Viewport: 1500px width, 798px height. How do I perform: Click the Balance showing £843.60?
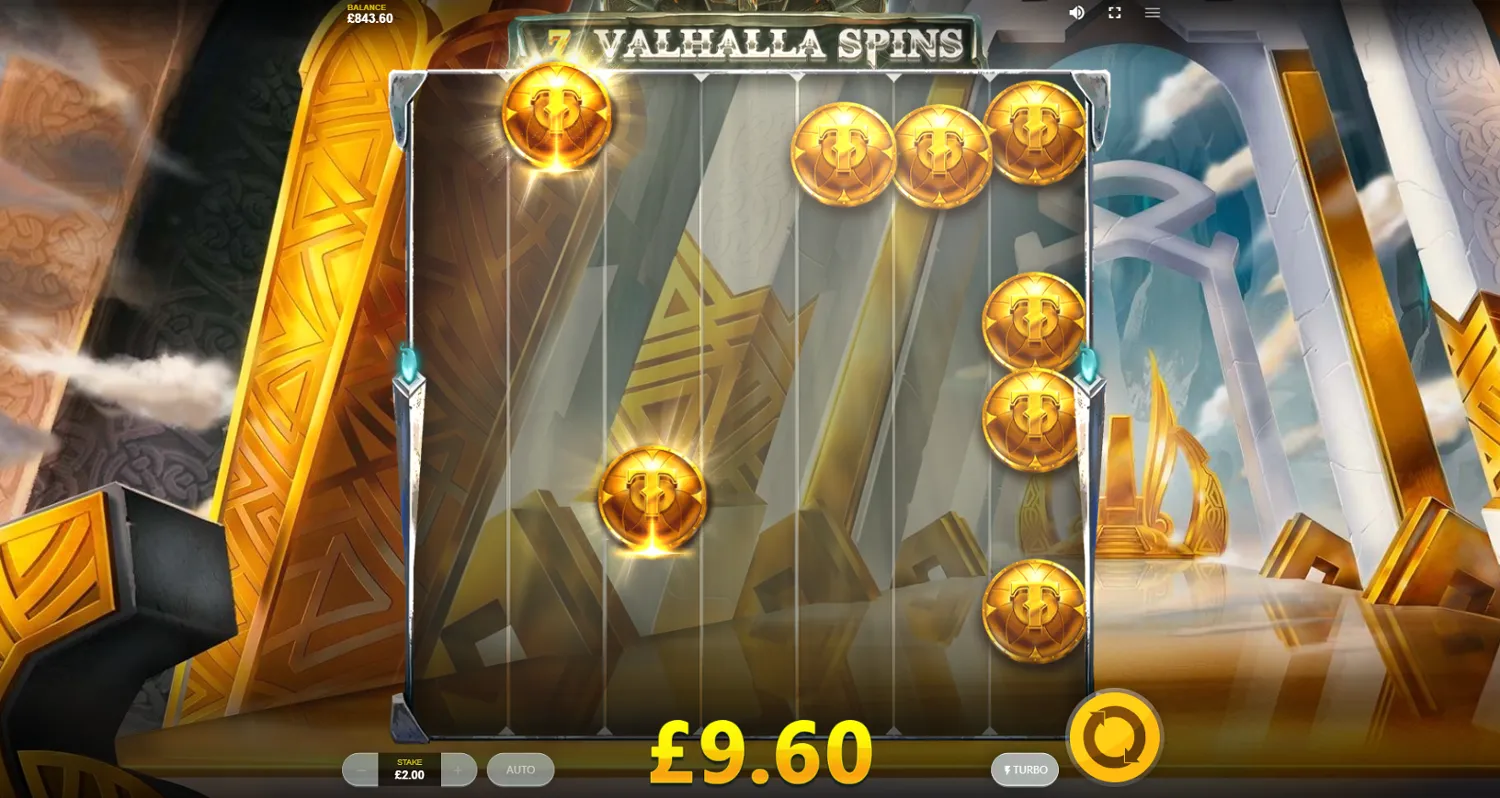[x=370, y=12]
